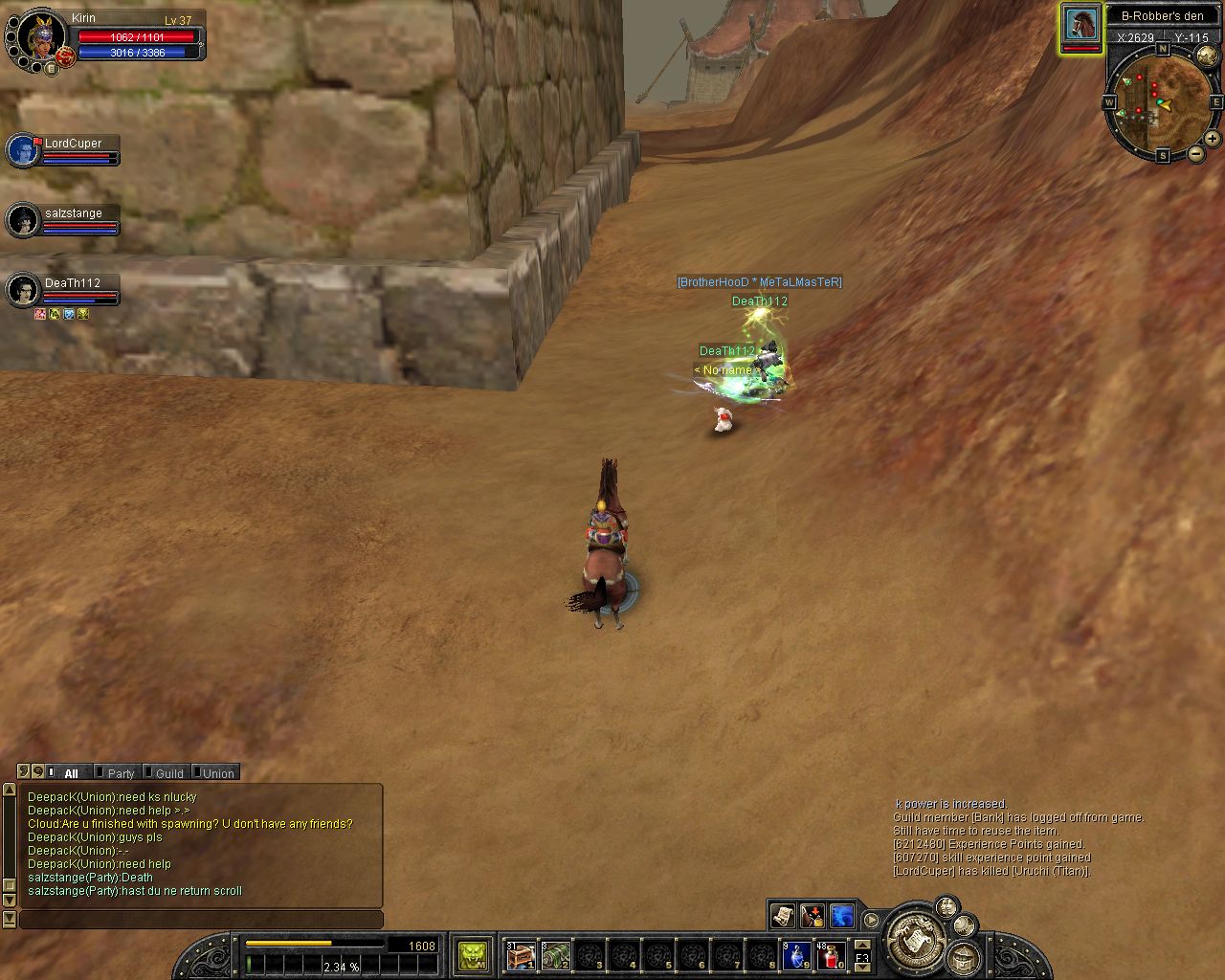Use the blue mana potion in slot 9
This screenshot has width=1225, height=980.
click(797, 955)
